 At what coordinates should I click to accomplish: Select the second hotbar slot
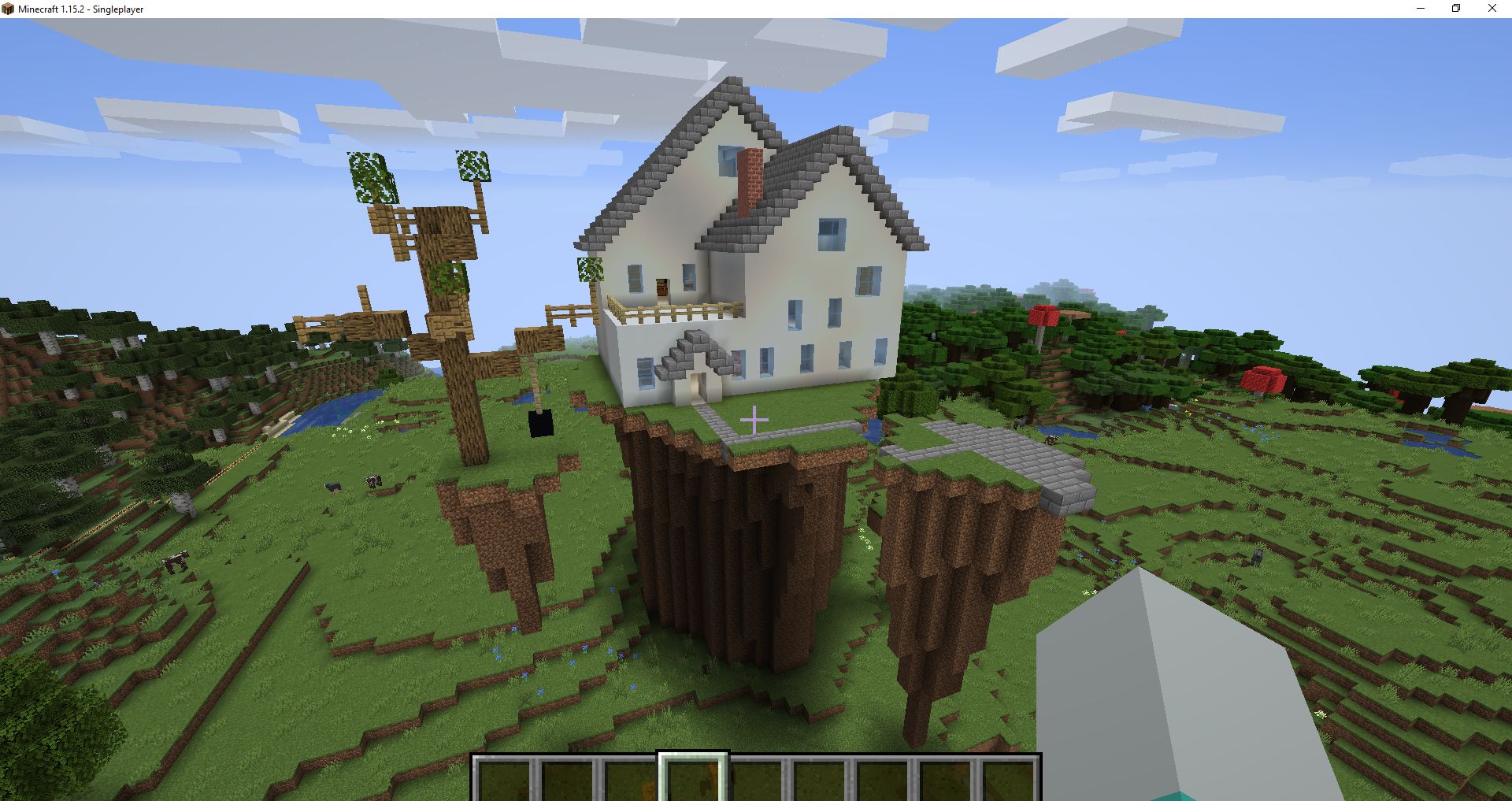[x=569, y=776]
